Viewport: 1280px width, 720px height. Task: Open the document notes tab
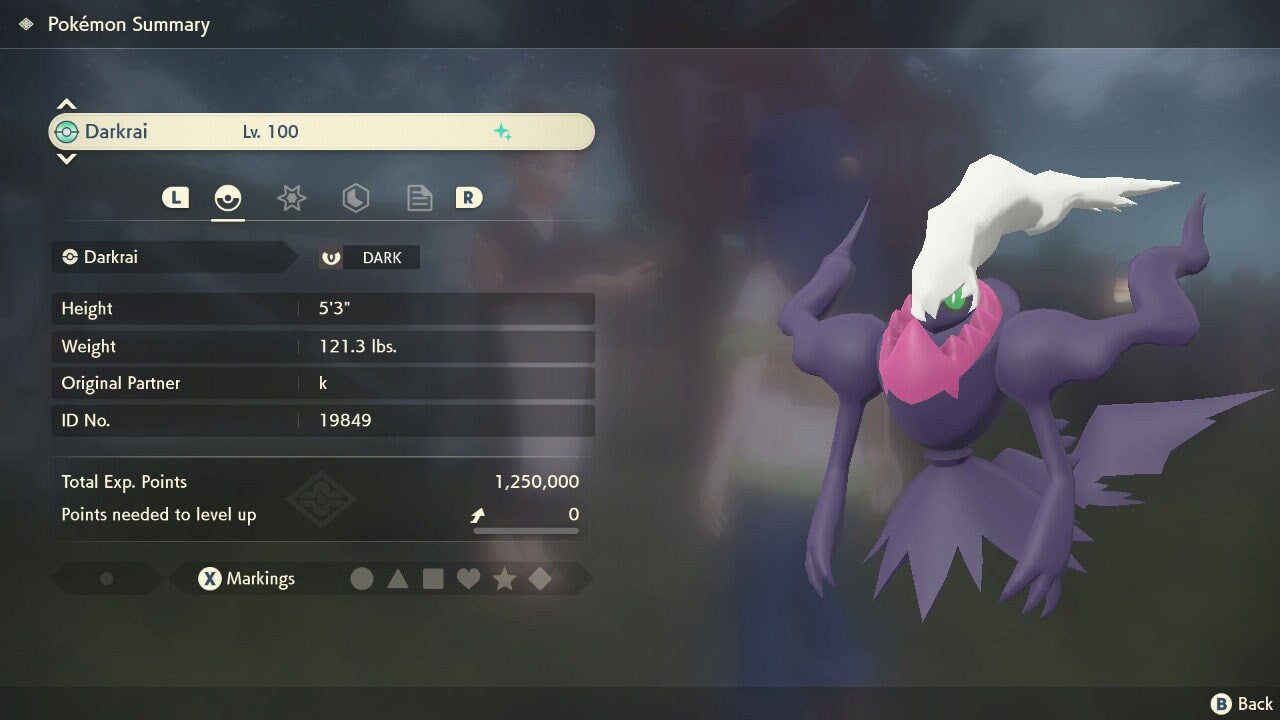tap(419, 198)
